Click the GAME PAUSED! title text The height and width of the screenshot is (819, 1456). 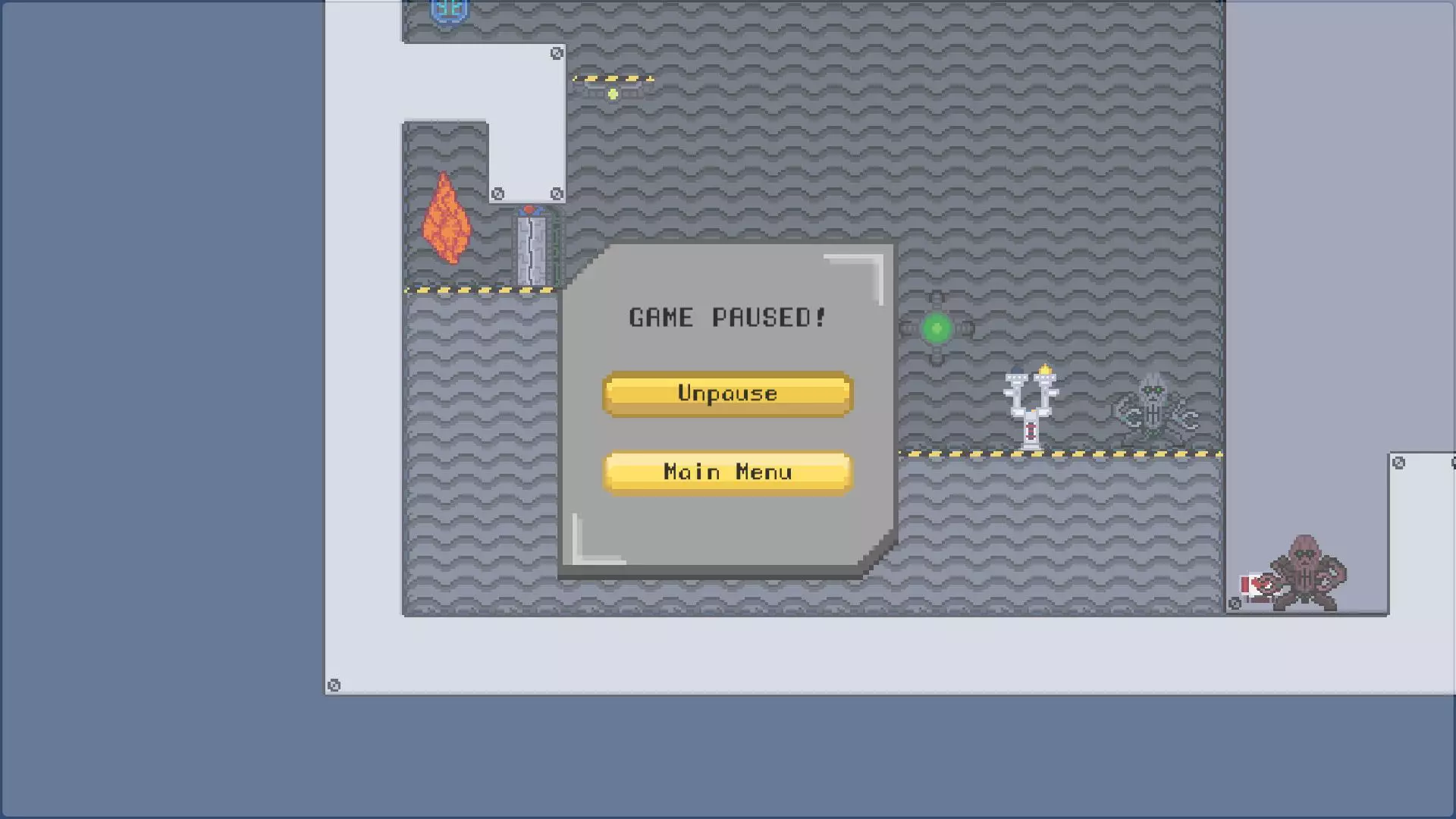click(x=726, y=318)
